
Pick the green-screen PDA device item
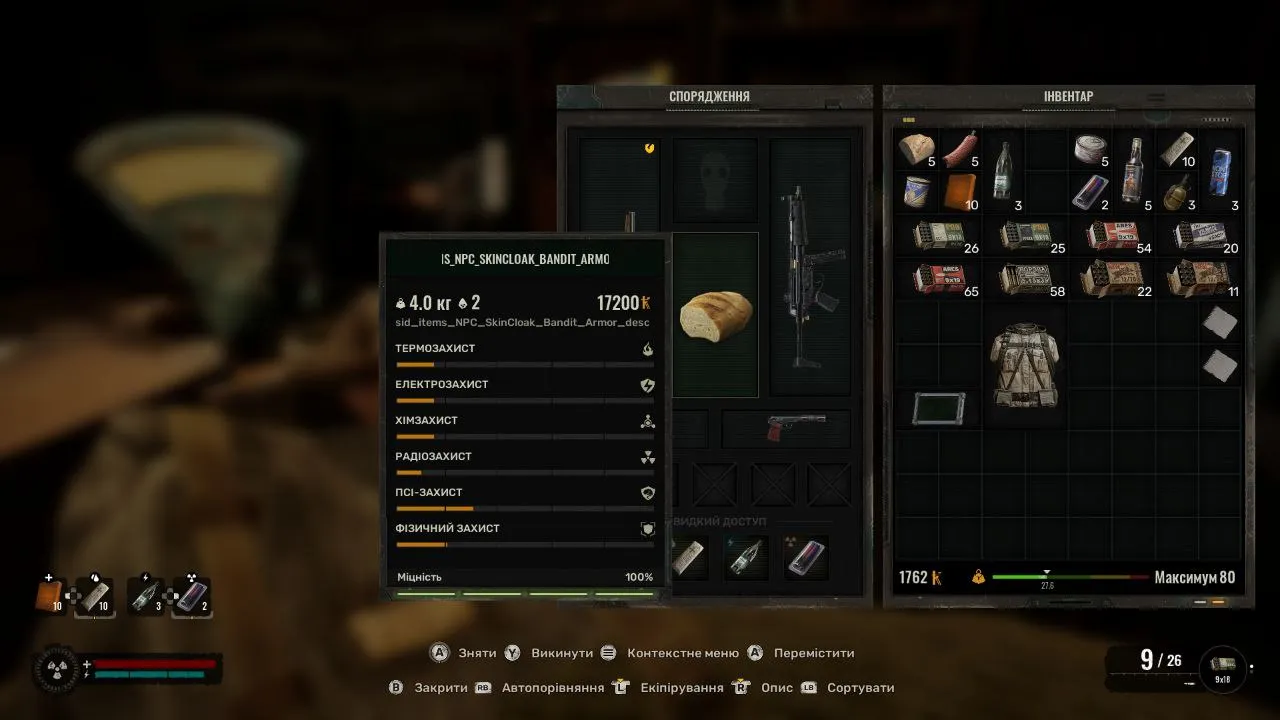coord(939,408)
